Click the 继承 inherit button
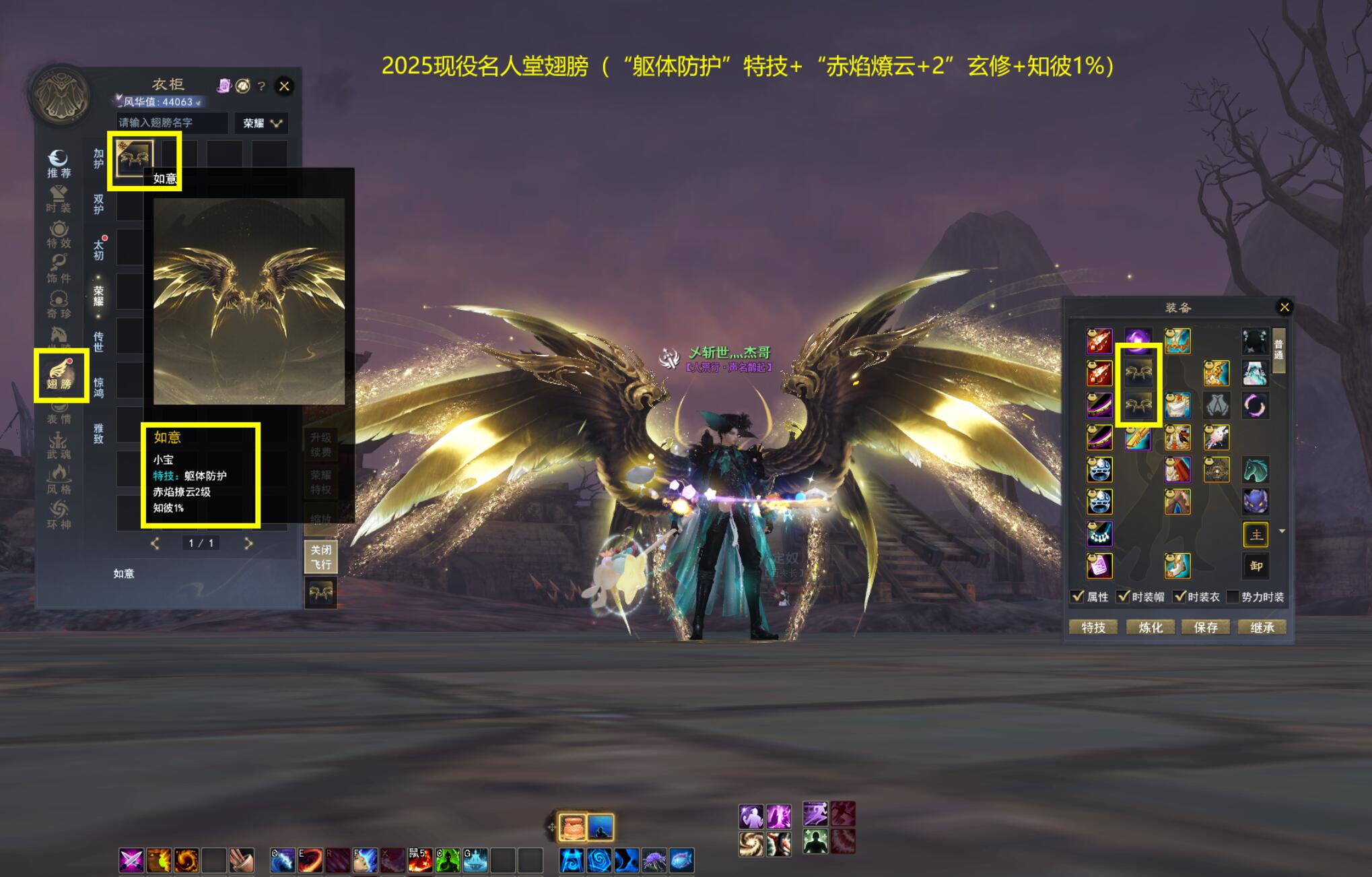 click(1262, 627)
